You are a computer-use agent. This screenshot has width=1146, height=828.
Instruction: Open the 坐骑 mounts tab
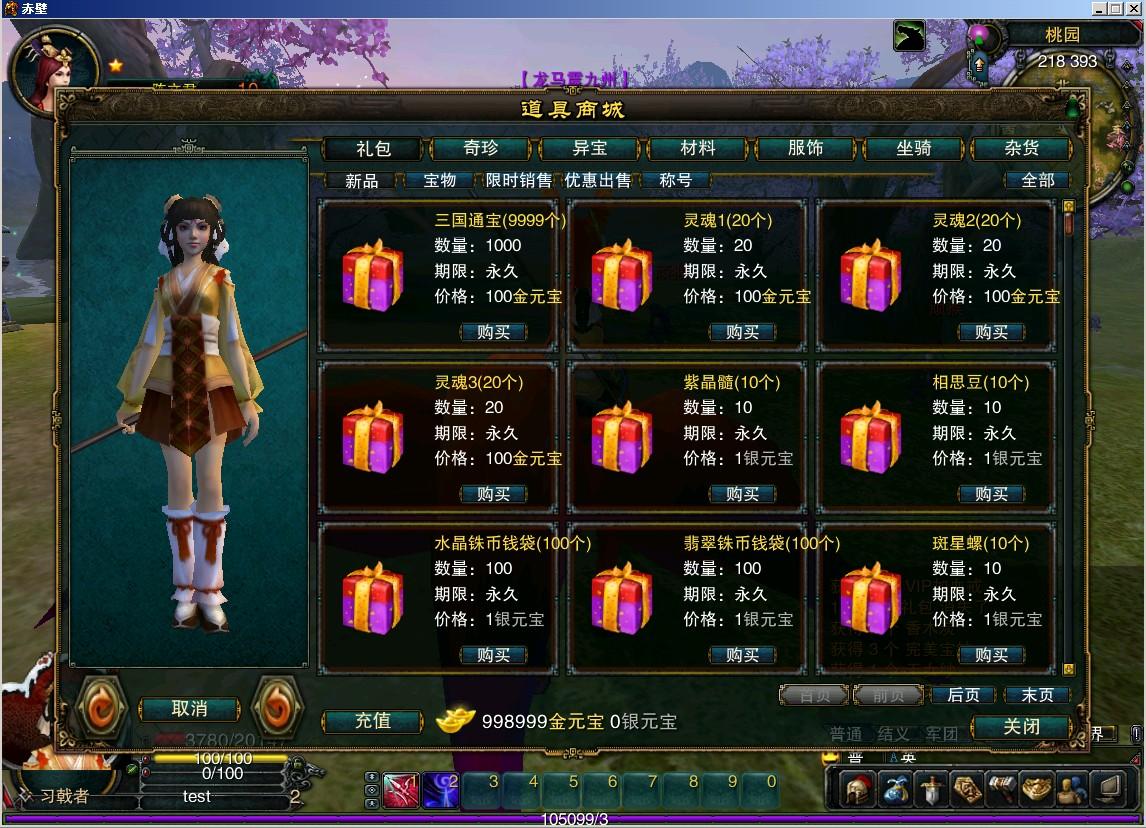point(913,149)
